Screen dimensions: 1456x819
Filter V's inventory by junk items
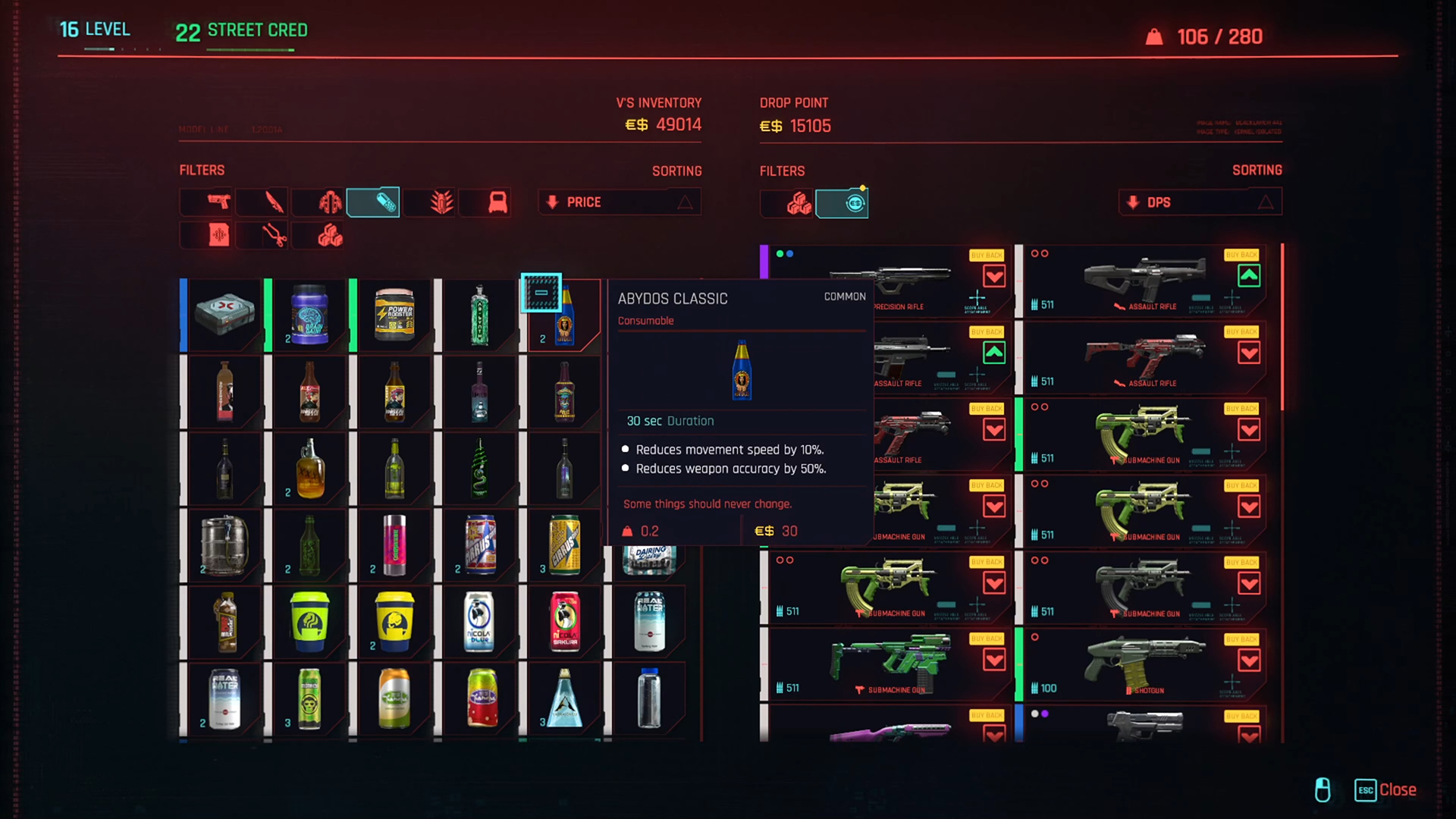pos(318,235)
